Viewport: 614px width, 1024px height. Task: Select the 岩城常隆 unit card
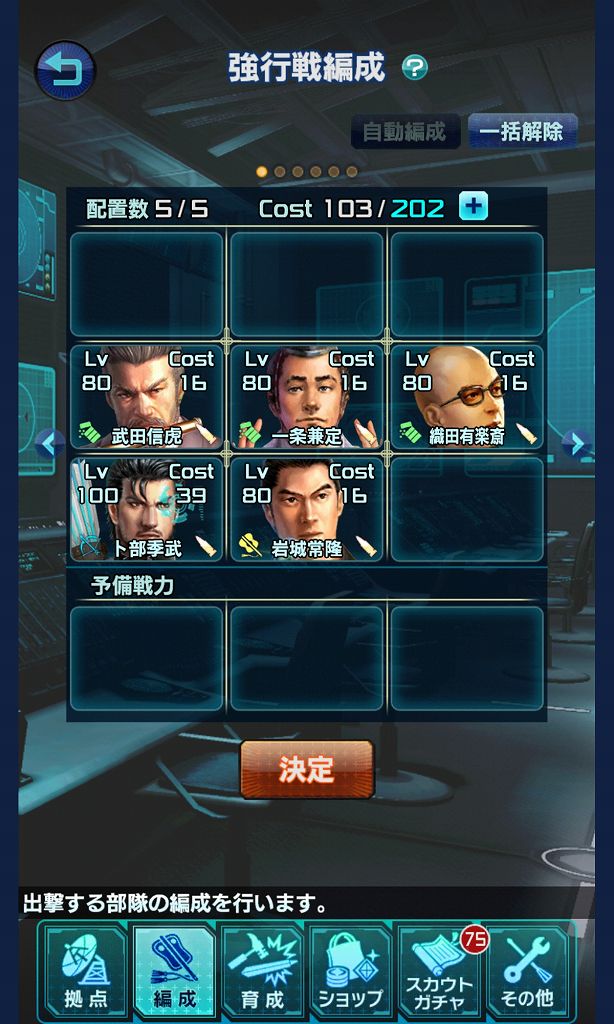pyautogui.click(x=307, y=509)
